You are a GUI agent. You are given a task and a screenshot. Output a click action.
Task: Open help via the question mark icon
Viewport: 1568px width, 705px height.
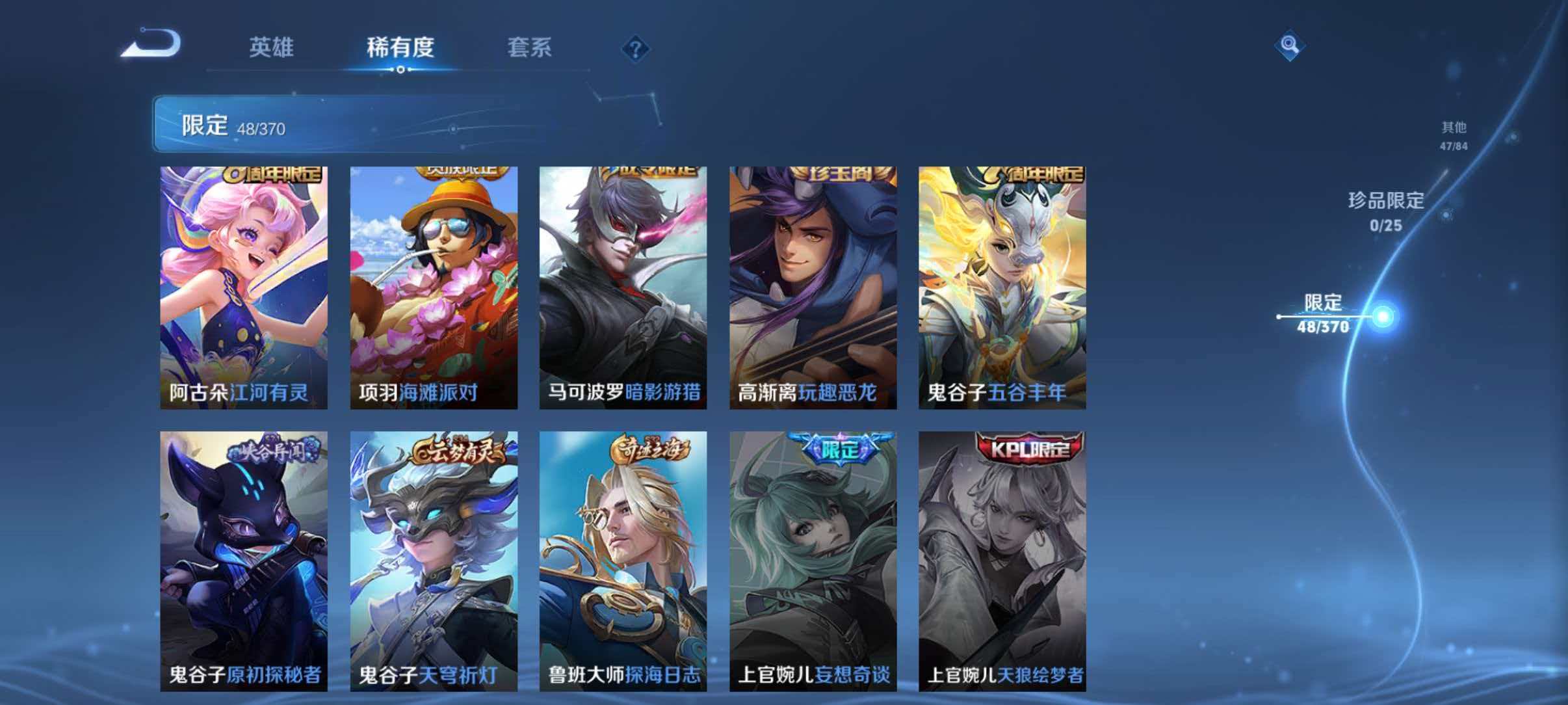(x=636, y=49)
